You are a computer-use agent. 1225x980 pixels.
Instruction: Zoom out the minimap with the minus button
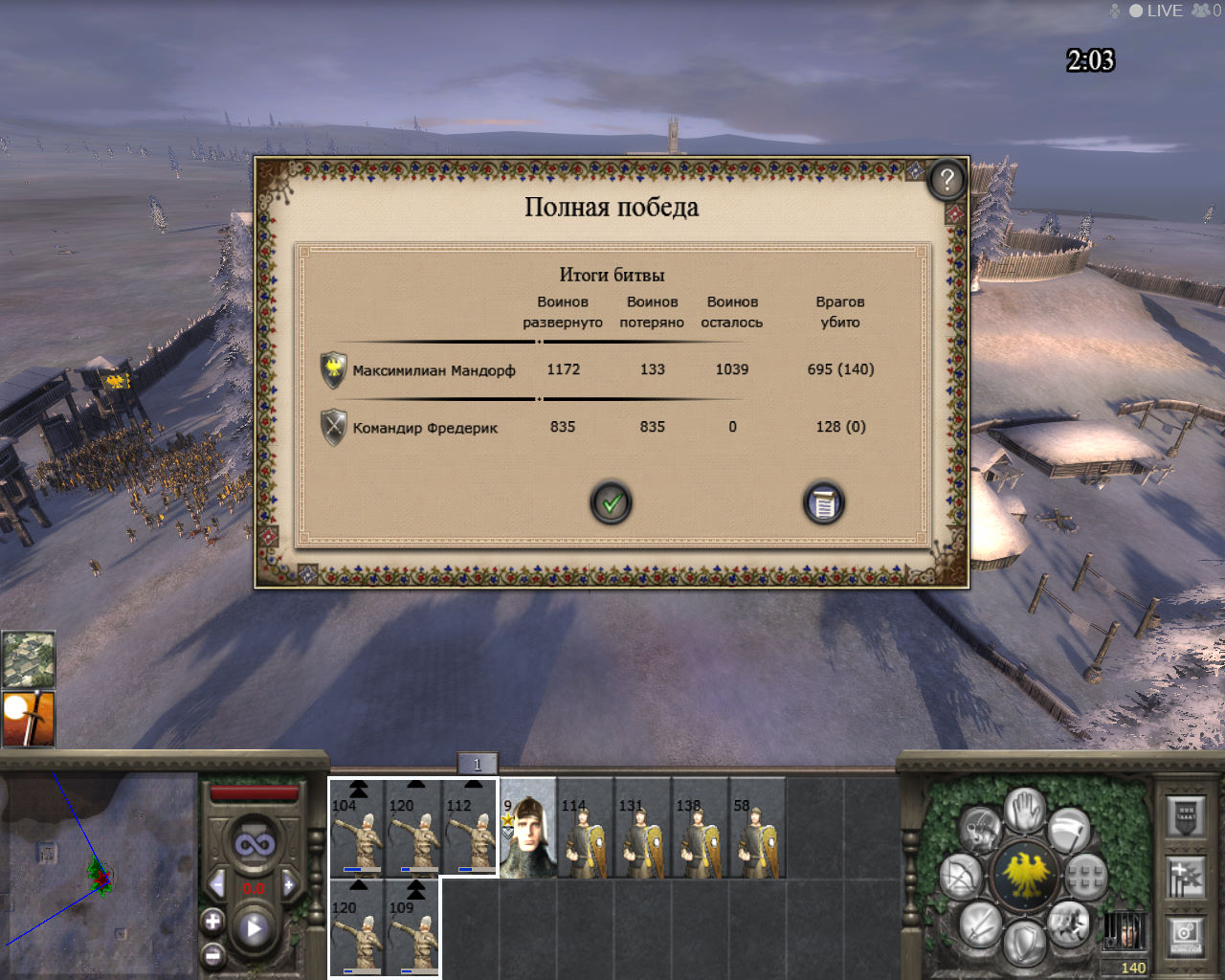[212, 955]
